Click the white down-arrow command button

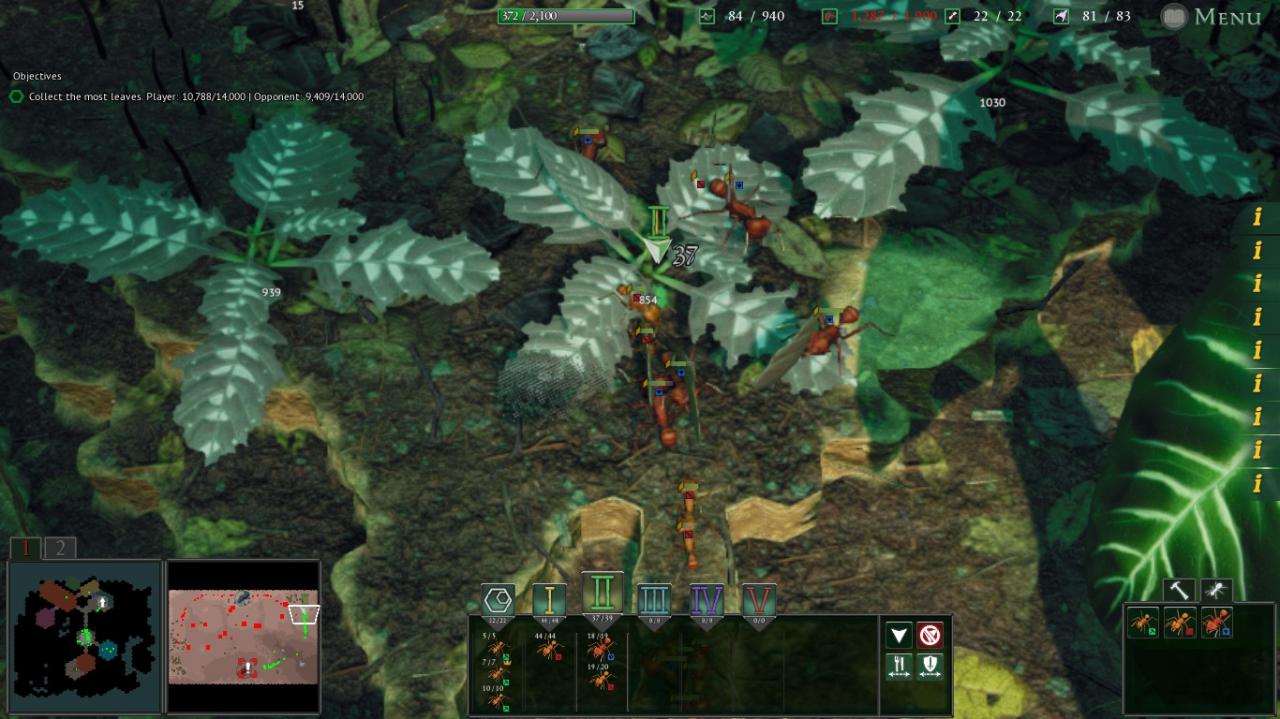(899, 635)
